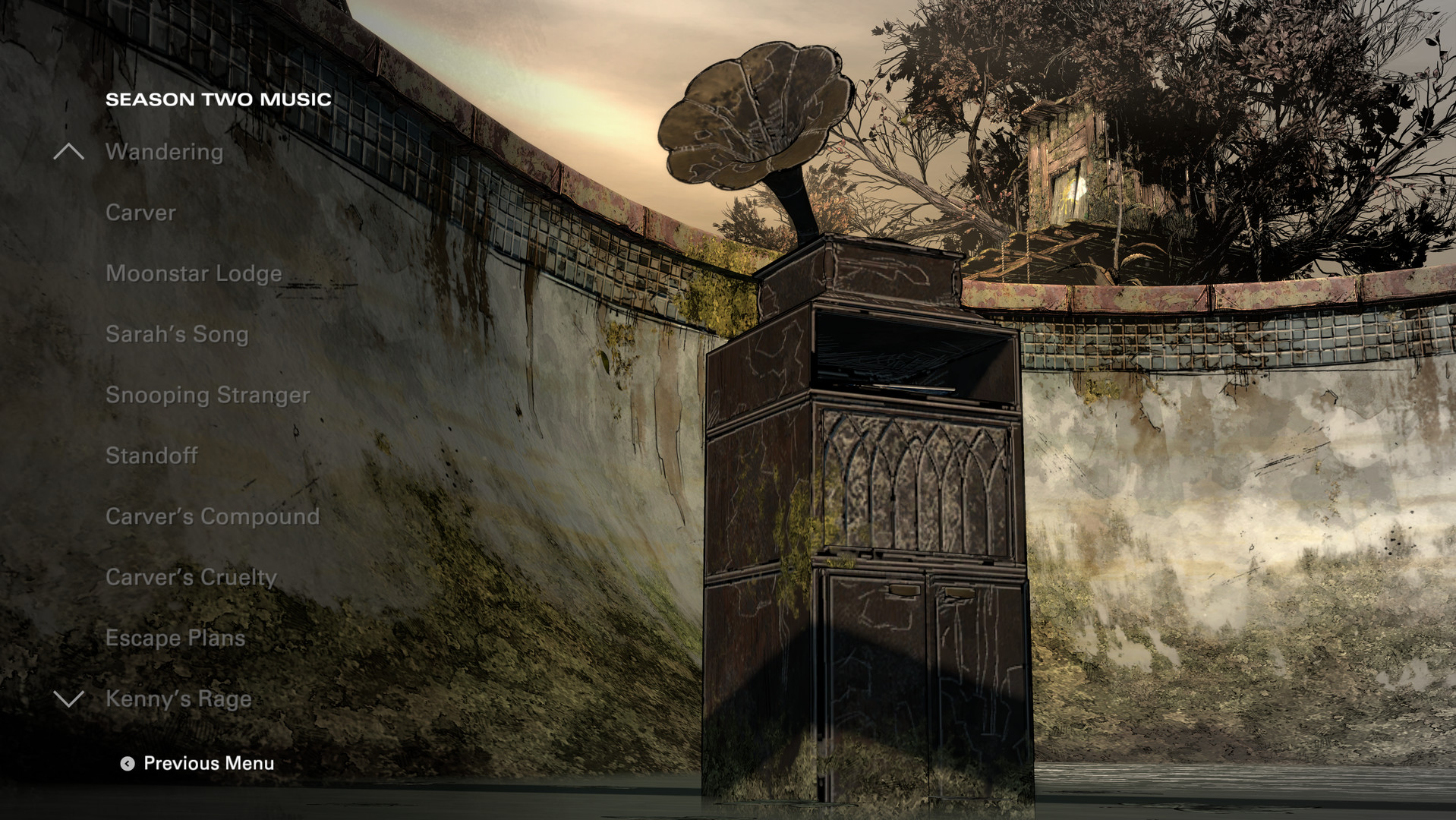Select Escape Plans in the track list

pyautogui.click(x=175, y=638)
